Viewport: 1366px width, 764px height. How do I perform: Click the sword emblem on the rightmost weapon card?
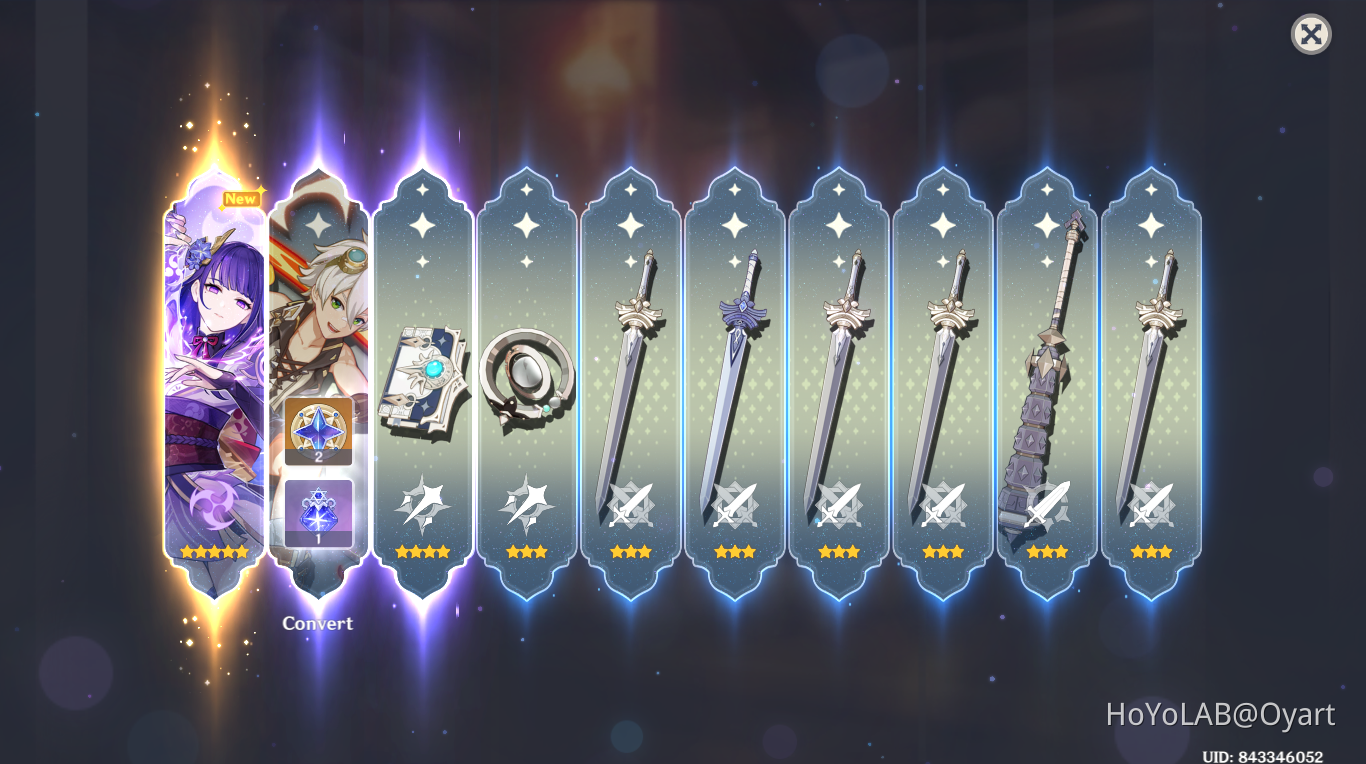[1150, 505]
